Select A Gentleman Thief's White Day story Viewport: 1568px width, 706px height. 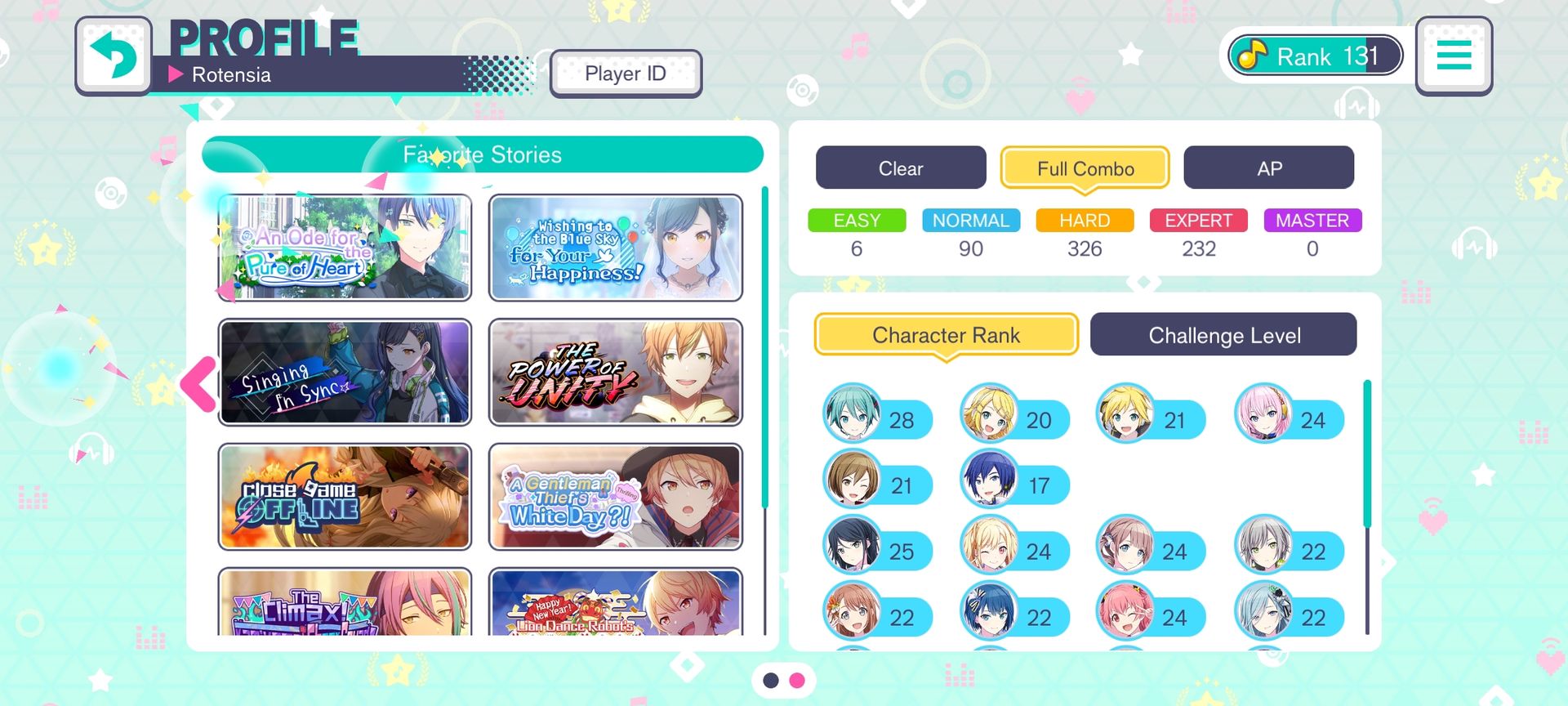616,497
